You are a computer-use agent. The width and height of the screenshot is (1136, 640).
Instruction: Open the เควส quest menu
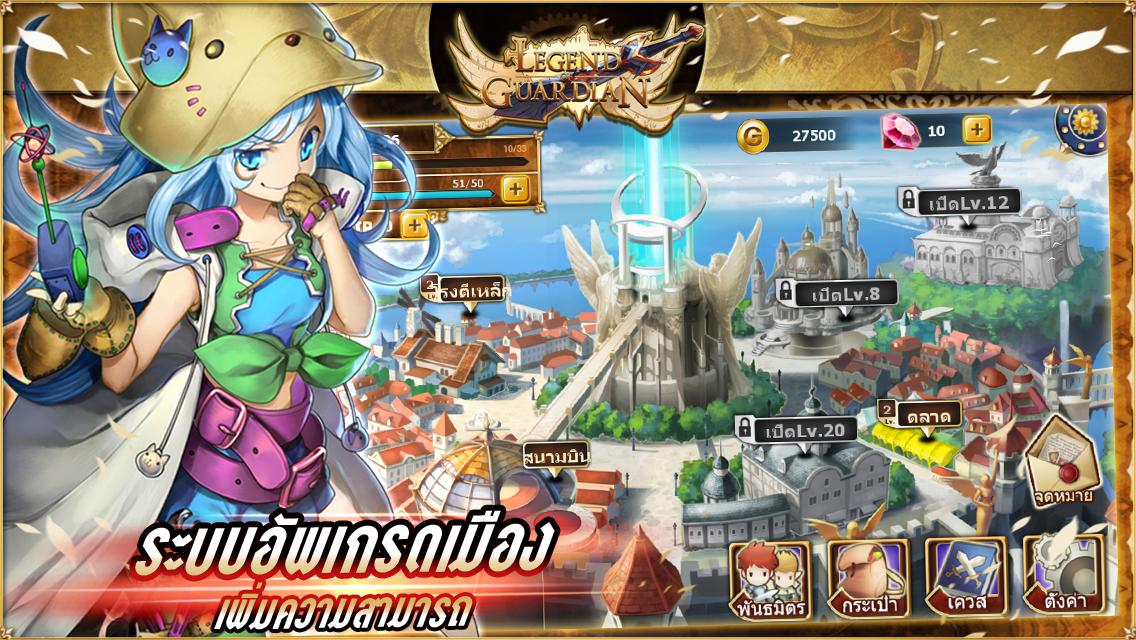pos(964,579)
